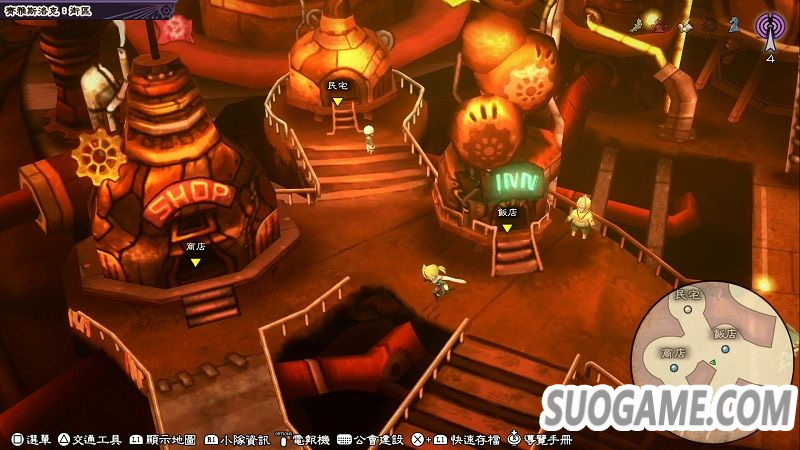This screenshot has width=800, height=450.
Task: Click the purple signal tower icon
Action: [769, 27]
